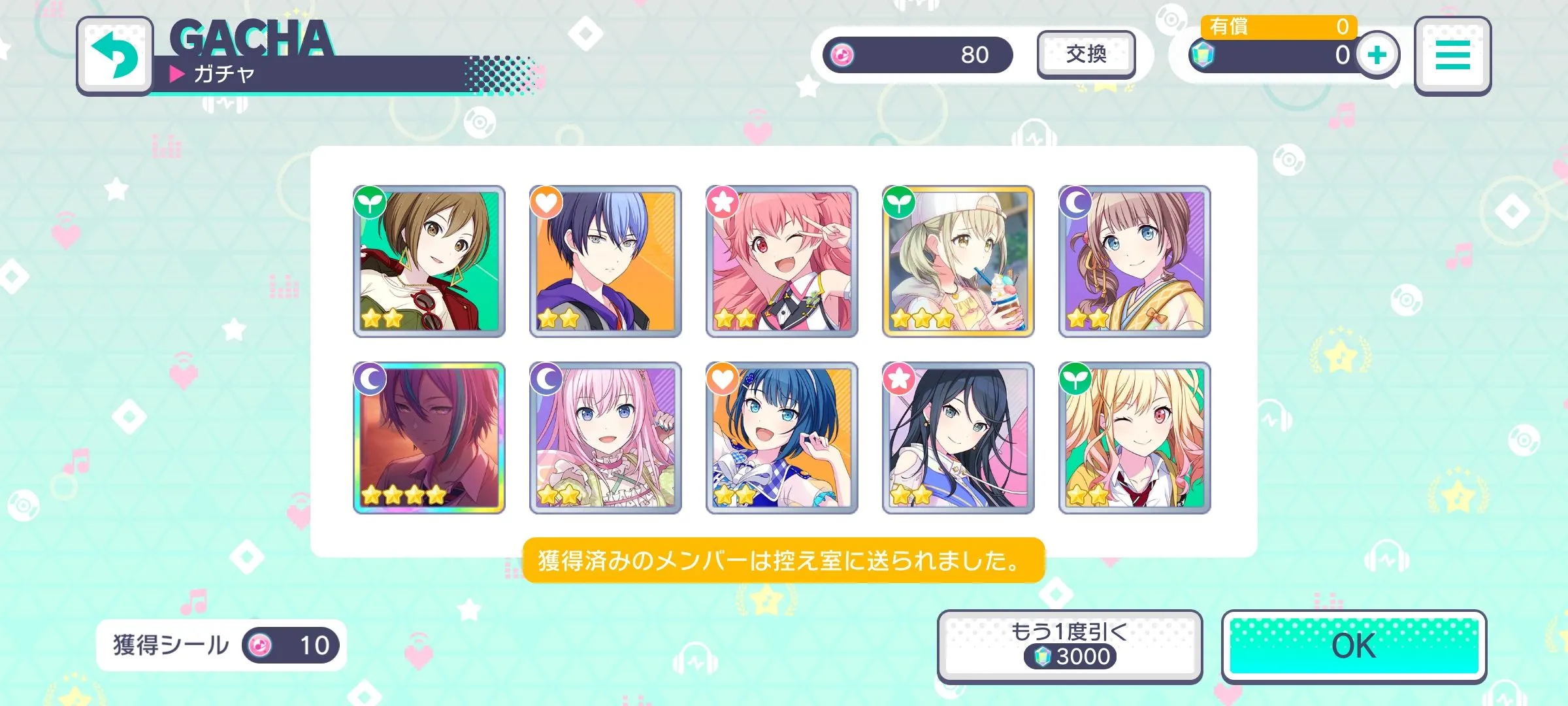View the three-star card with white cap

[958, 261]
